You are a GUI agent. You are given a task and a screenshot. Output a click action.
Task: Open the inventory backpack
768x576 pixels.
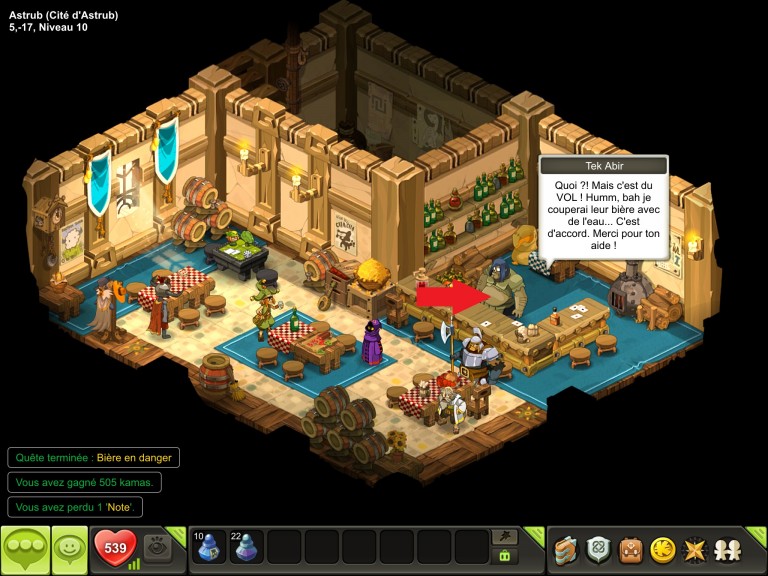pos(630,549)
